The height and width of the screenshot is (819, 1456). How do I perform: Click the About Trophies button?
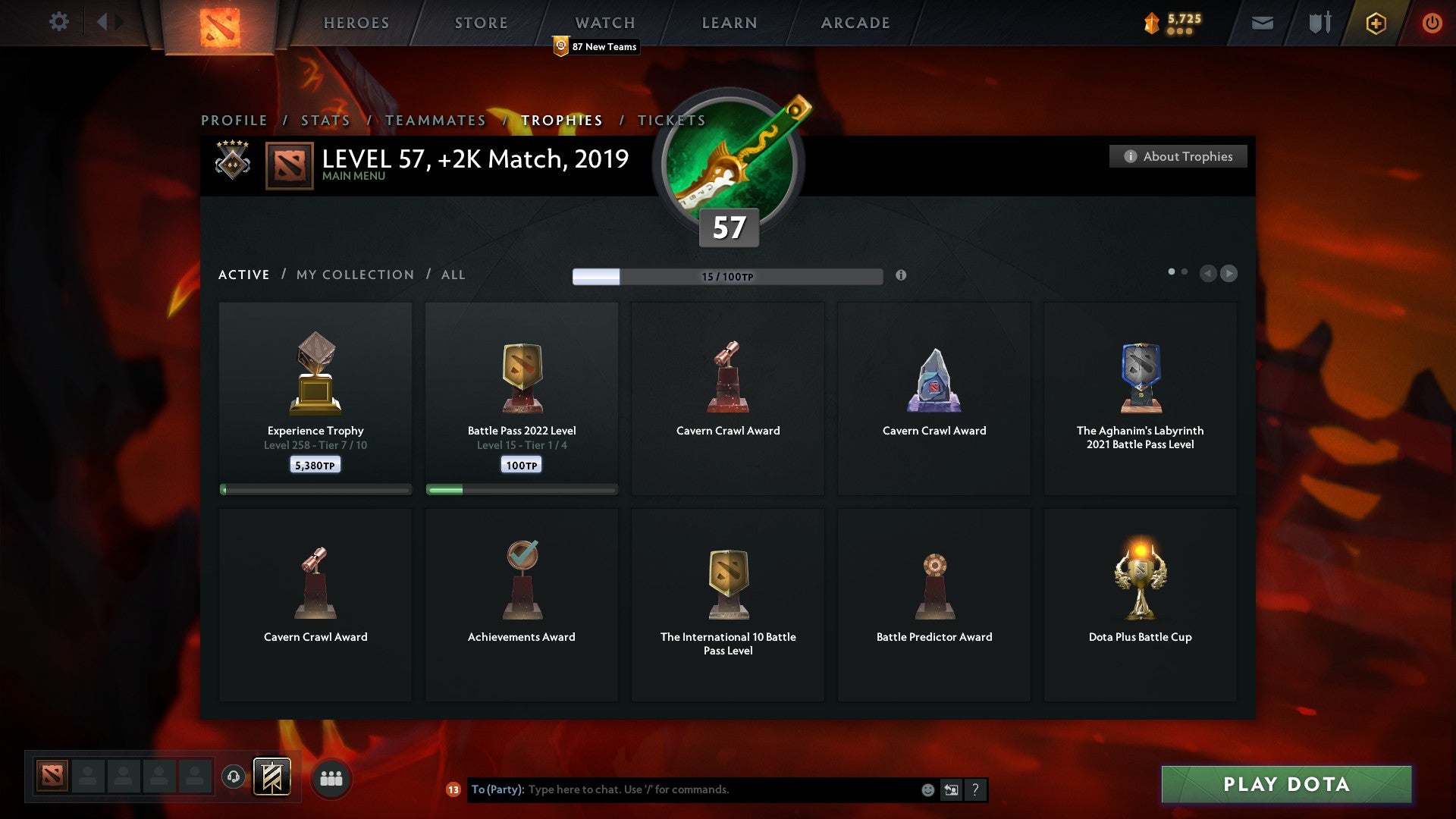pos(1178,156)
